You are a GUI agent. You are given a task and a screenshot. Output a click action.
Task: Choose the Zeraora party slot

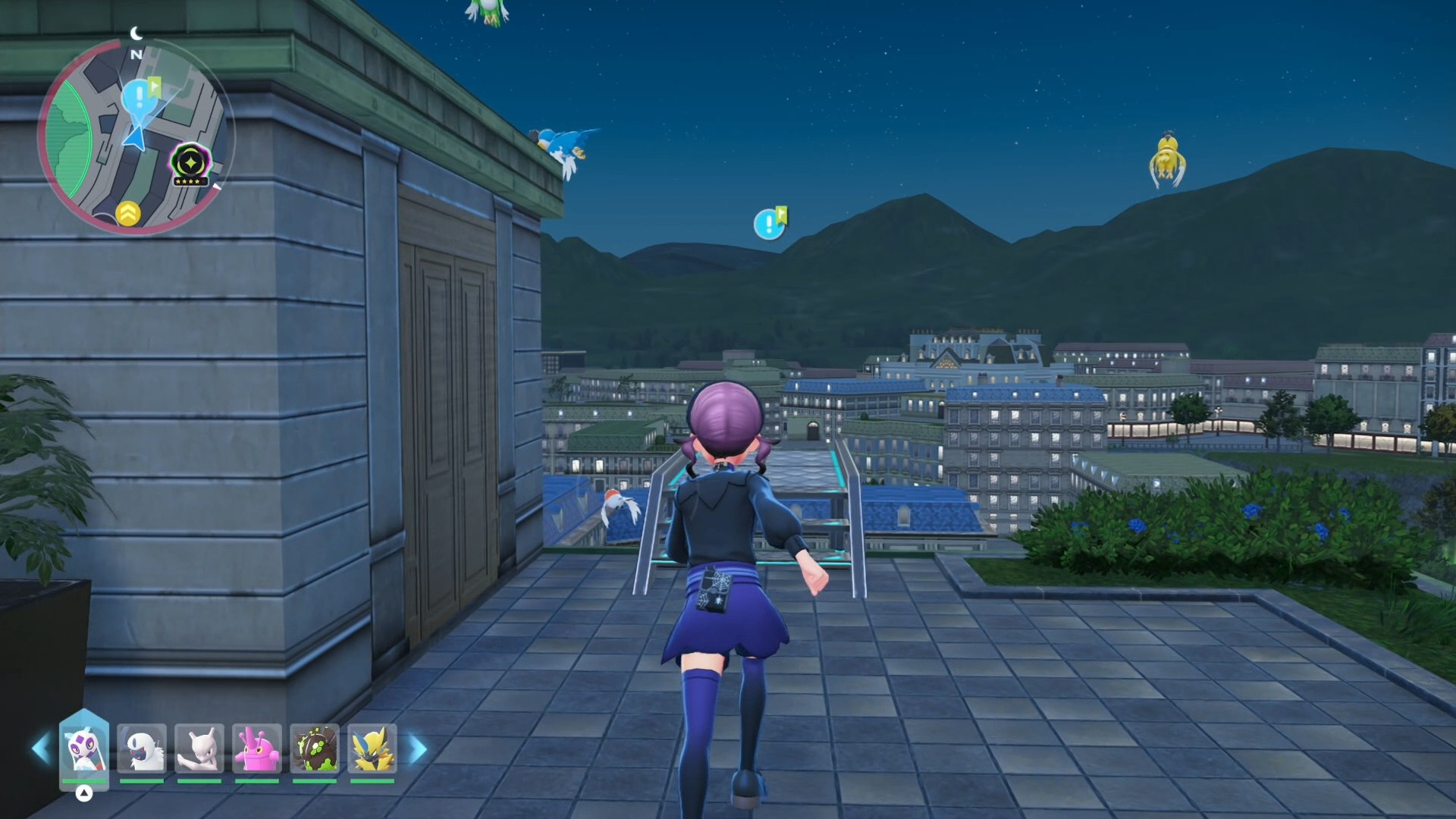coord(372,749)
